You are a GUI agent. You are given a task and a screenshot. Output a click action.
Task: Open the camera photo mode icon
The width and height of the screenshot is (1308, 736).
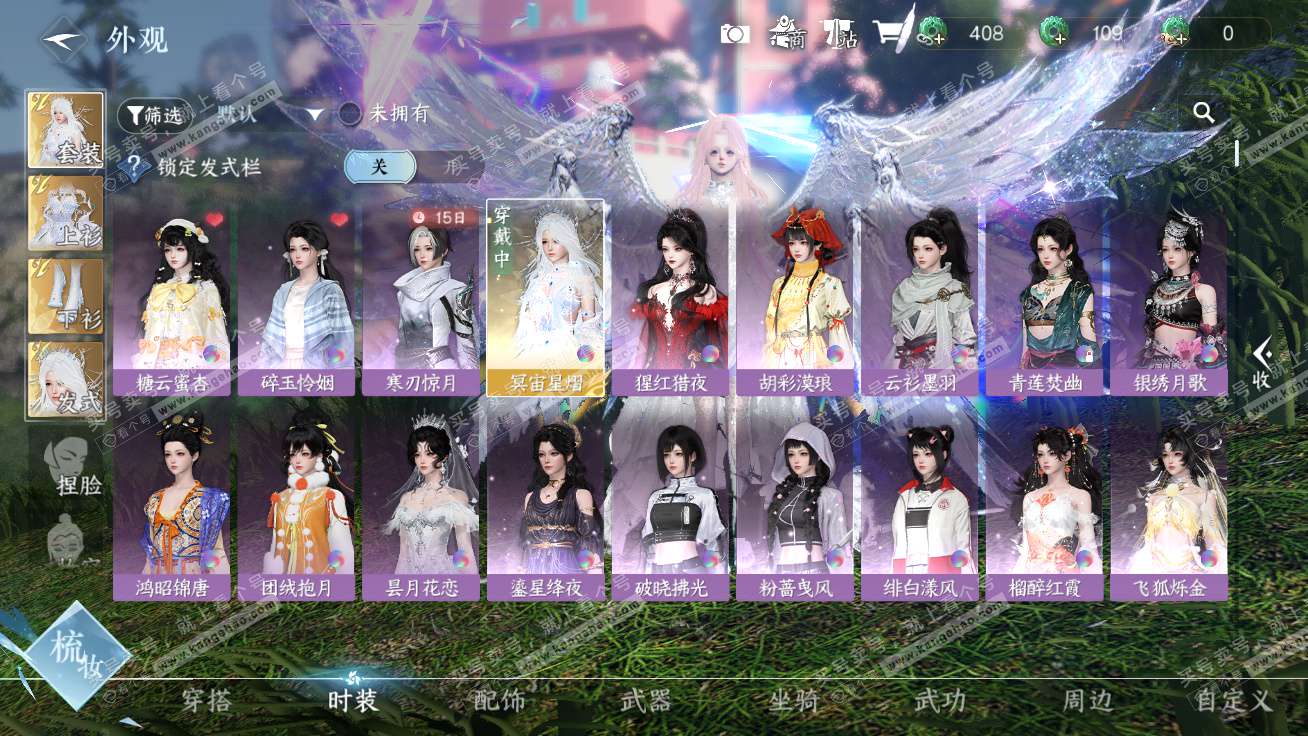(735, 34)
